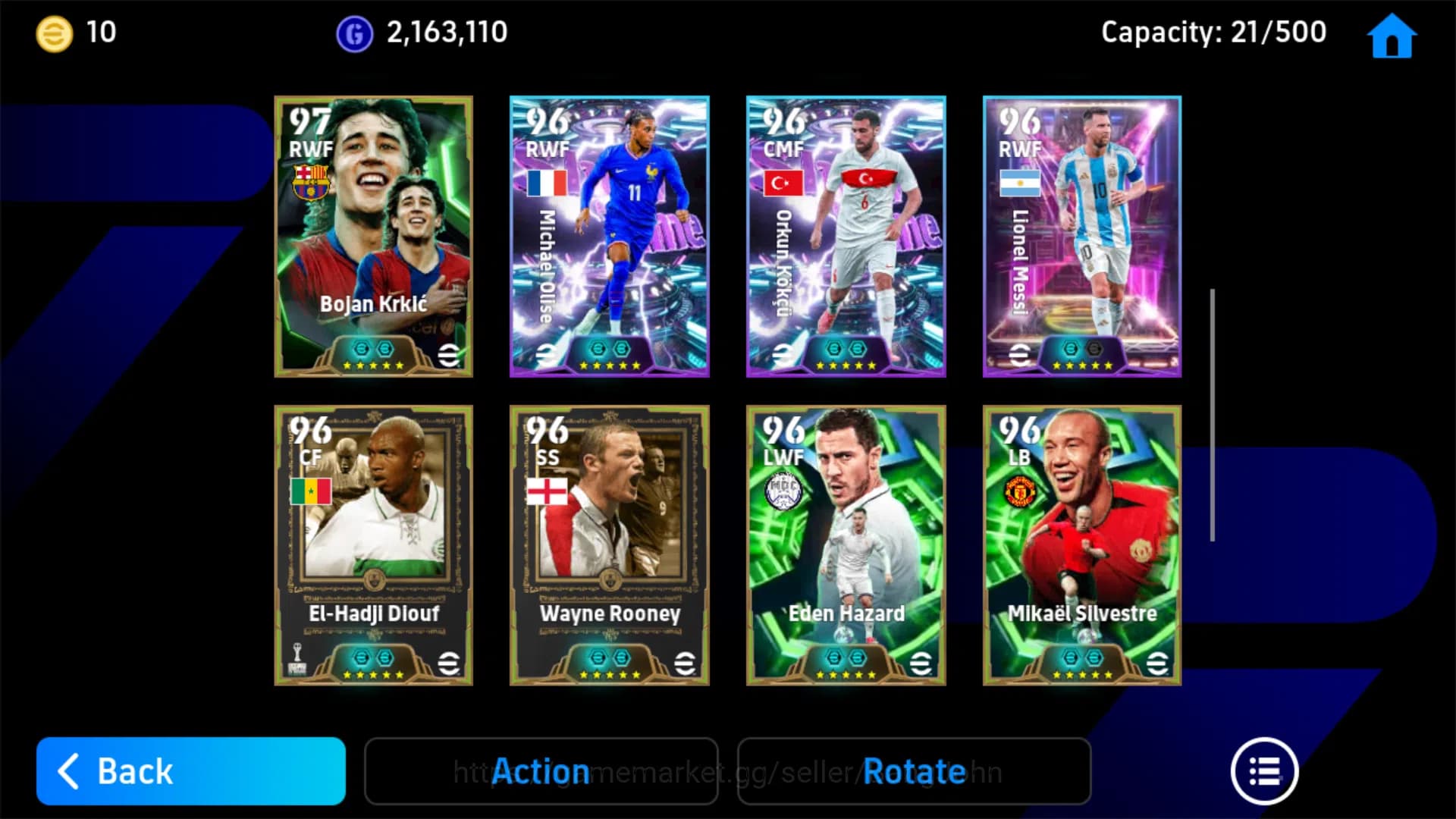
Task: Click the Turkey flag on Orkun Kökçü's card
Action: point(783,182)
